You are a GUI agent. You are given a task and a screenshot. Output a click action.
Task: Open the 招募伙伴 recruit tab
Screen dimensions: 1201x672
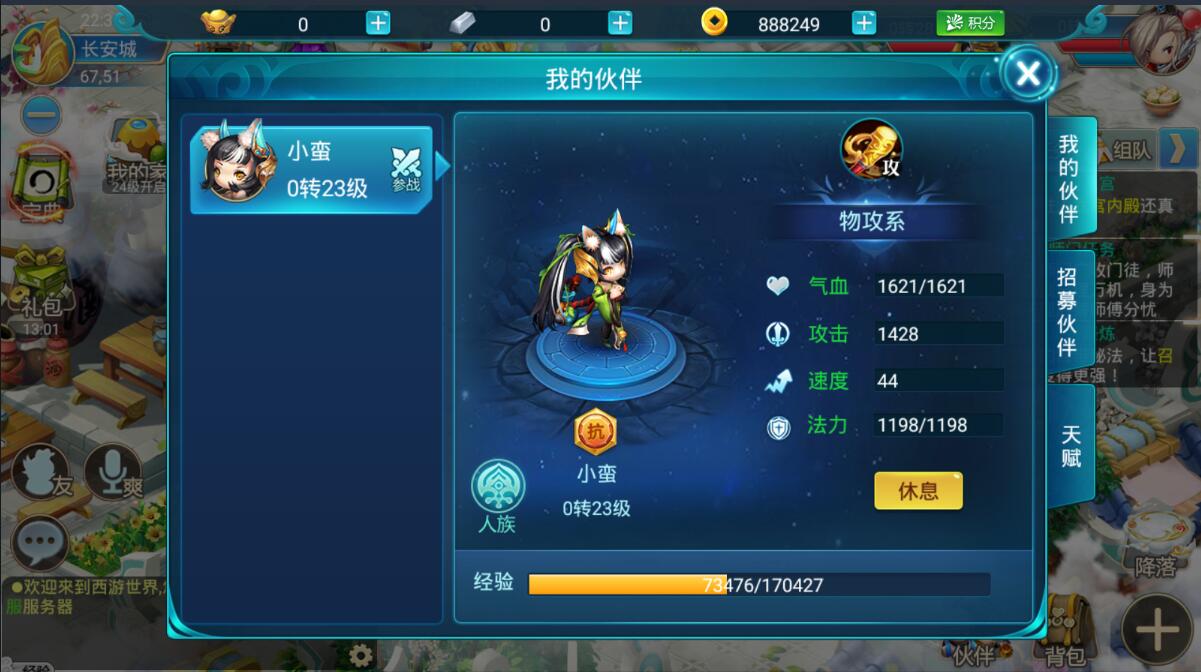coord(1068,312)
